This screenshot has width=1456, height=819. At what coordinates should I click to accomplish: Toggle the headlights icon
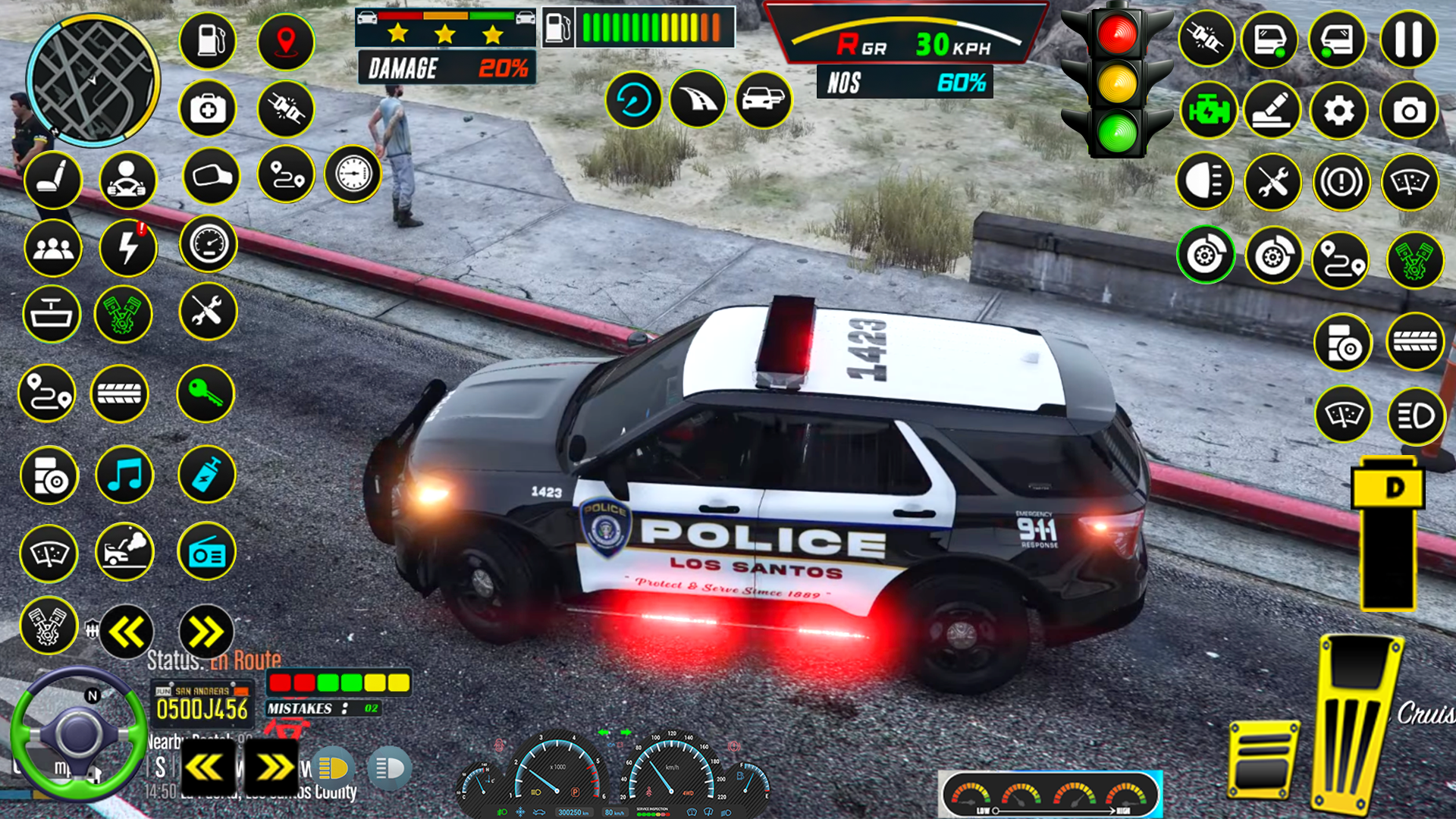coord(1206,182)
